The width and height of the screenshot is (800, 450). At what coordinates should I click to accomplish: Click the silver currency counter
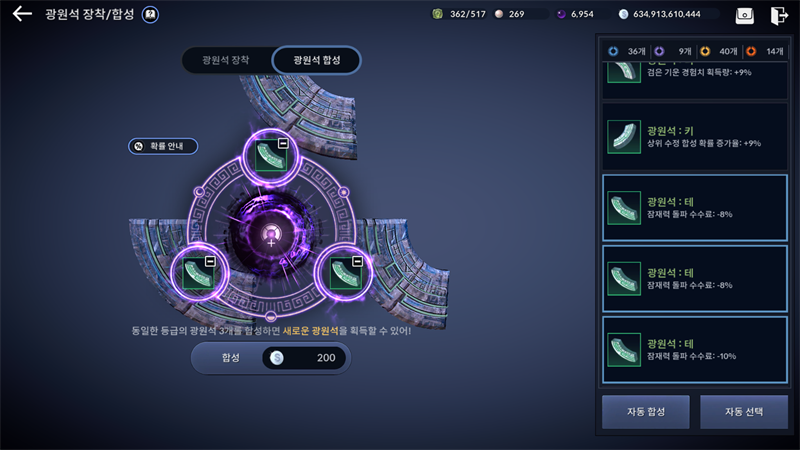(x=668, y=15)
